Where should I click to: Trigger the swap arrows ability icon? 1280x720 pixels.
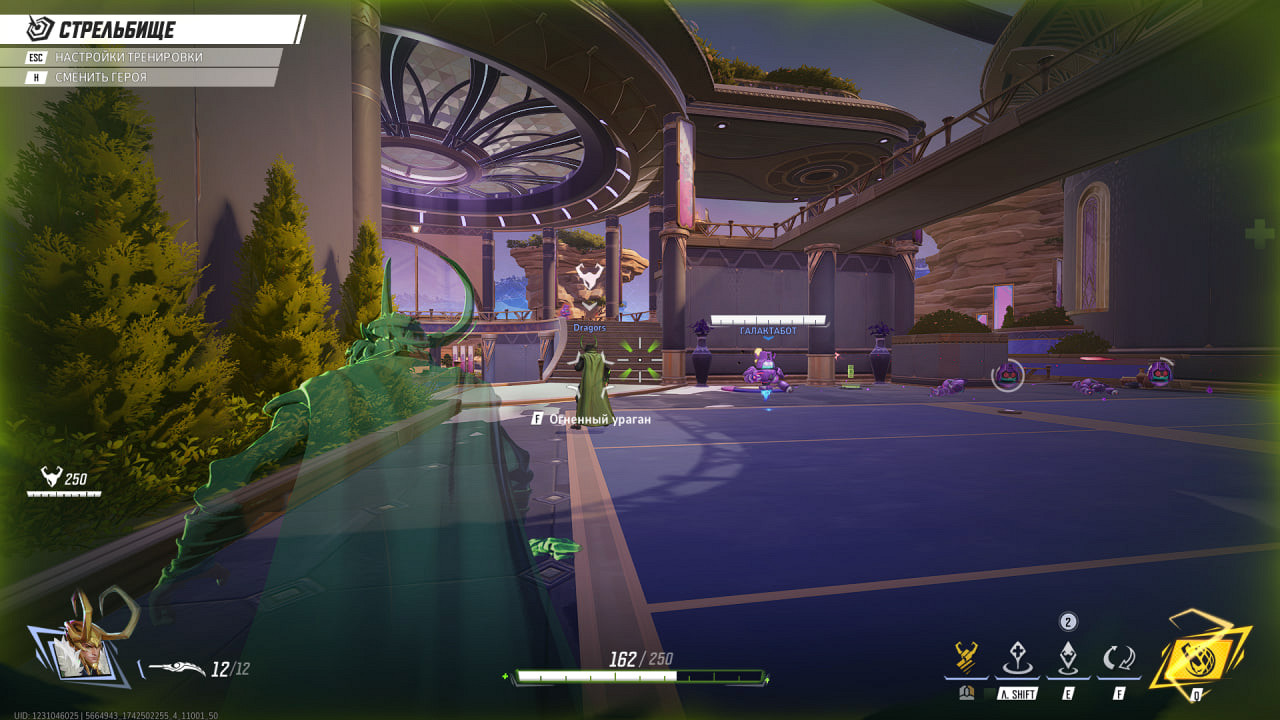tap(1119, 658)
